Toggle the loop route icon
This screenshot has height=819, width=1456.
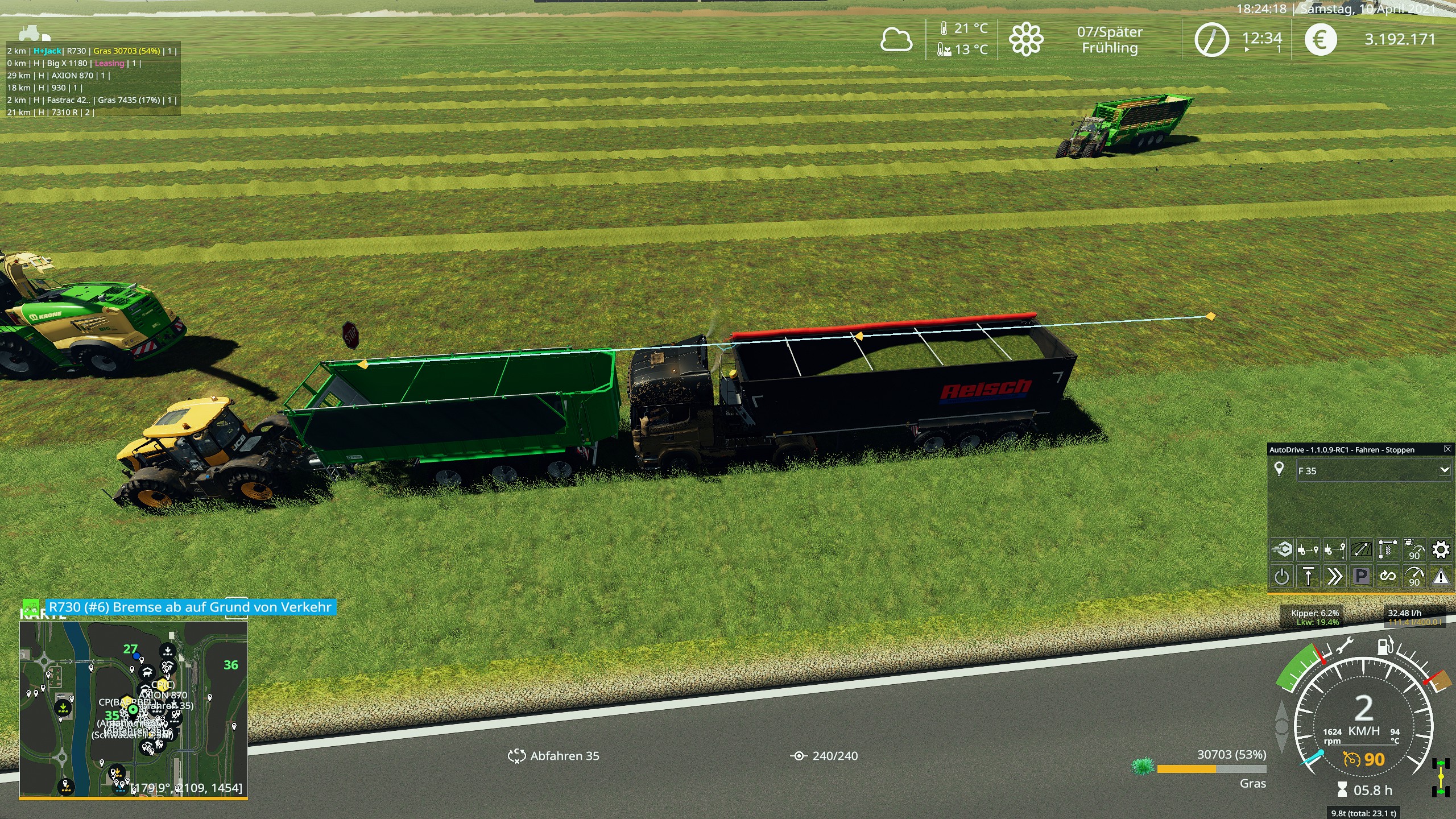[1387, 577]
